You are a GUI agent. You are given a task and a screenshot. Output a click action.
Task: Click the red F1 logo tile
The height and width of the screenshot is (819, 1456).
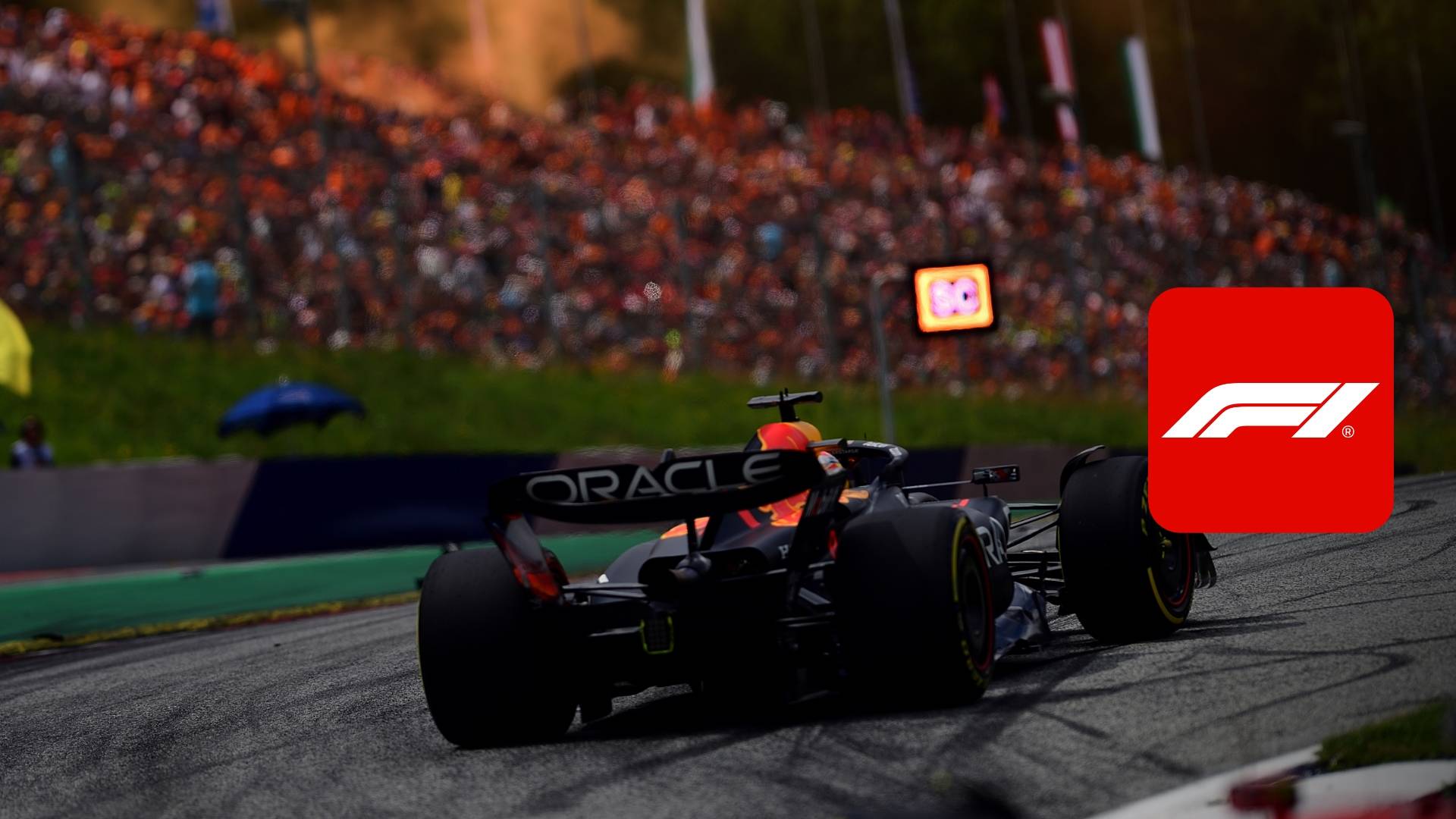click(x=1271, y=409)
